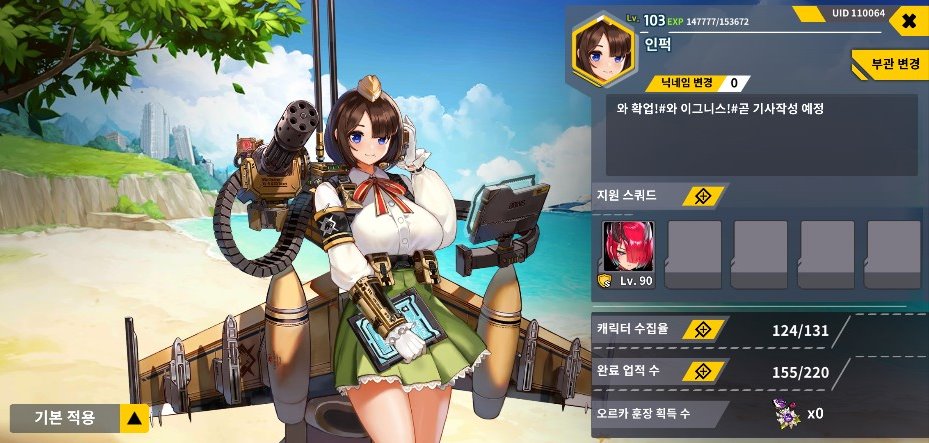Edit the profile introduction message box
This screenshot has height=443, width=929.
pos(761,134)
